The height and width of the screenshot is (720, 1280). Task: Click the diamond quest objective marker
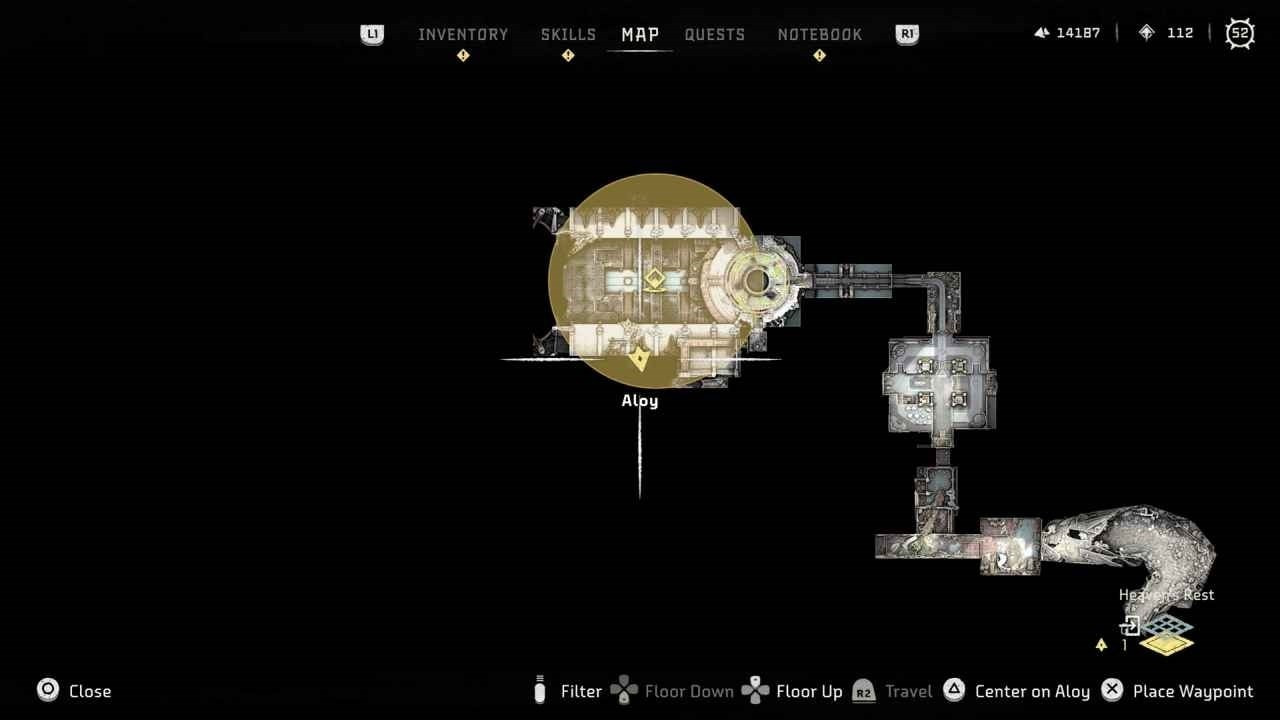655,280
